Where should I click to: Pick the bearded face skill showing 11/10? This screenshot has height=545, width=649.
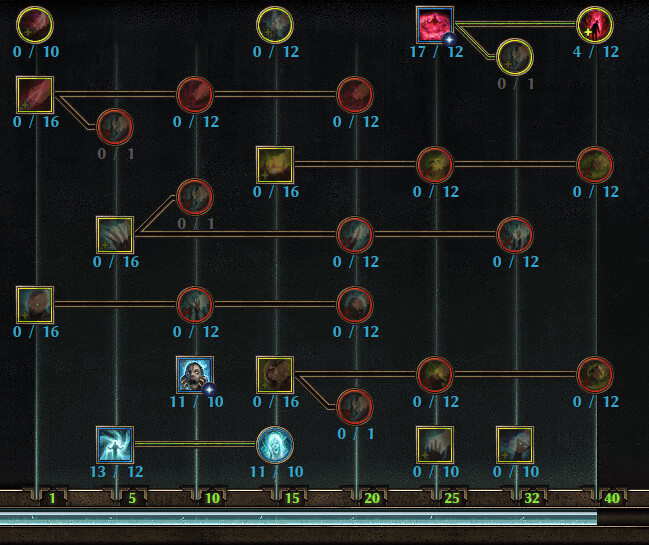(x=194, y=374)
